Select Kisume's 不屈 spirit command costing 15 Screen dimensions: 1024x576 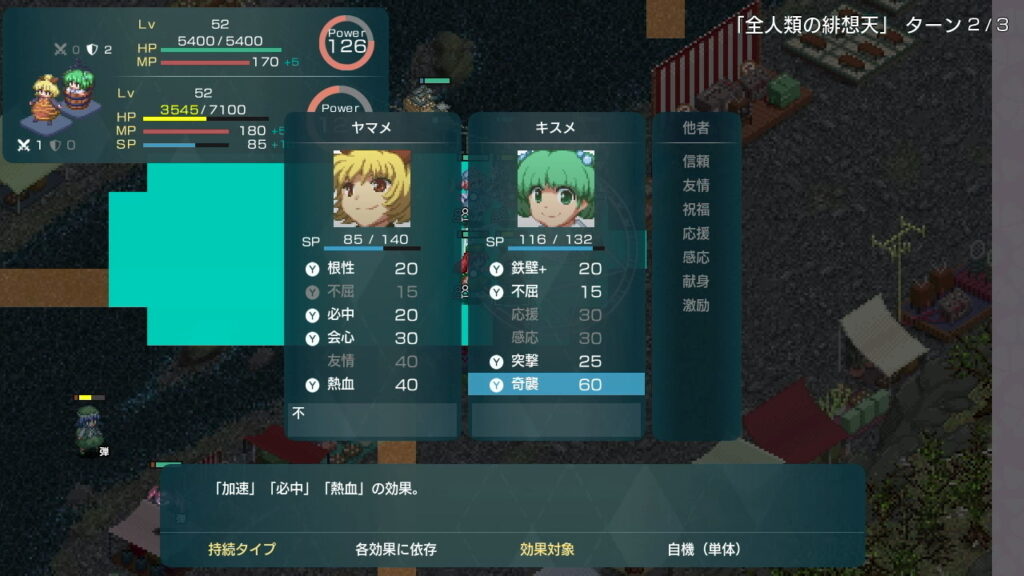[x=555, y=292]
